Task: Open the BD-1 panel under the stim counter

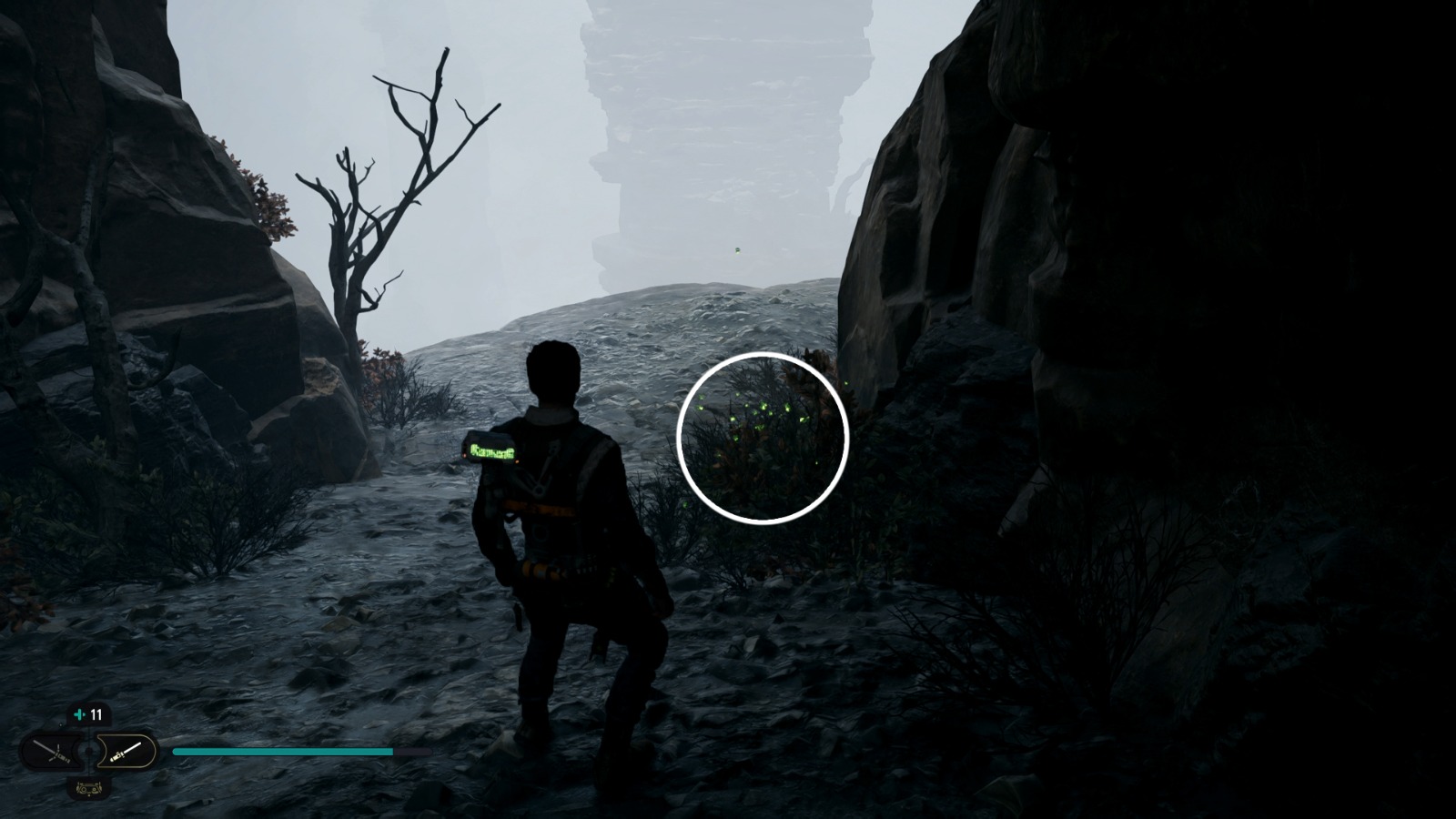Action: tap(88, 789)
